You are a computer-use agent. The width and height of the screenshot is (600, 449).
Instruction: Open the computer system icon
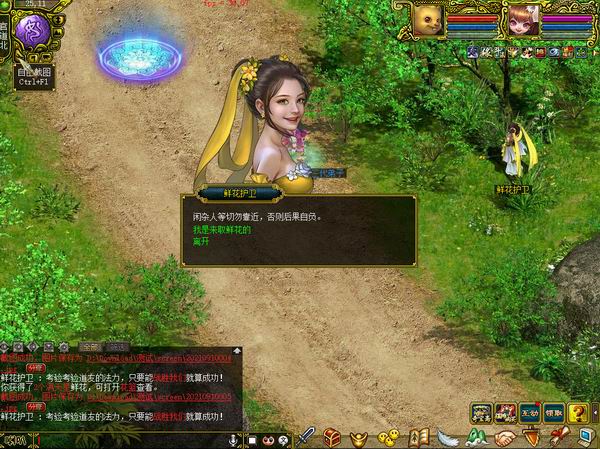pyautogui.click(x=584, y=436)
